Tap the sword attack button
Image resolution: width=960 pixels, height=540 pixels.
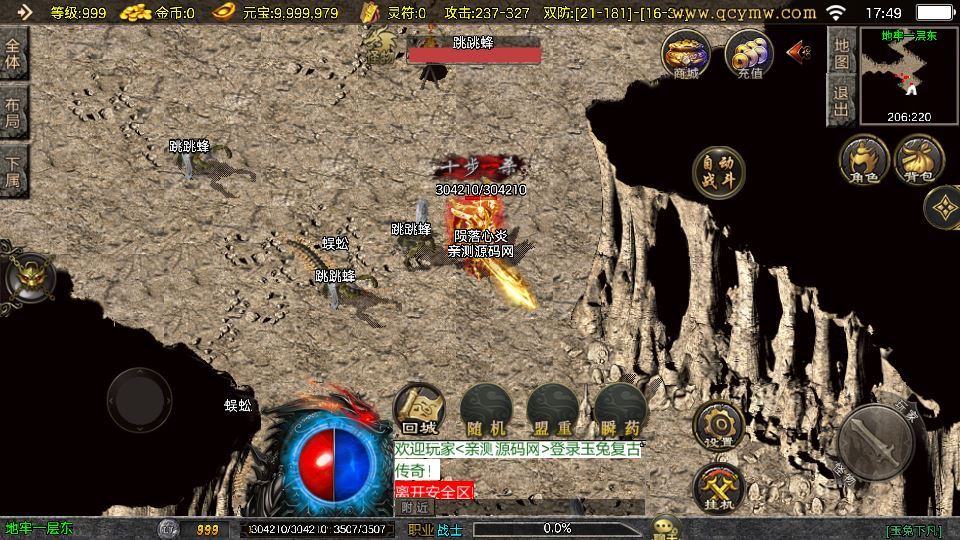pyautogui.click(x=877, y=438)
